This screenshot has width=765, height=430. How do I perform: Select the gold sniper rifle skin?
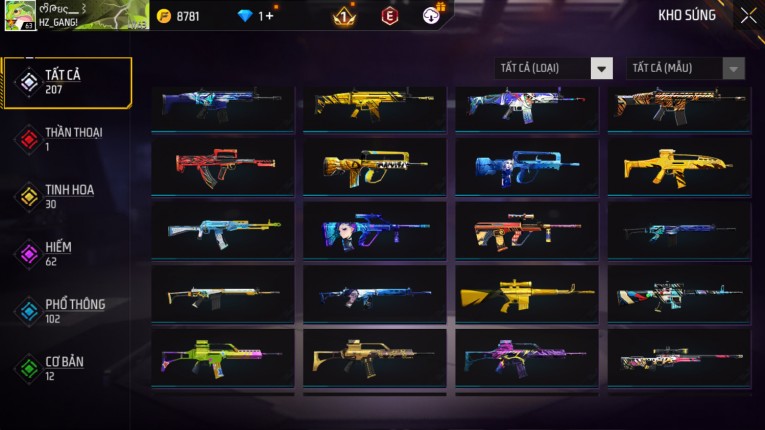[x=527, y=294]
